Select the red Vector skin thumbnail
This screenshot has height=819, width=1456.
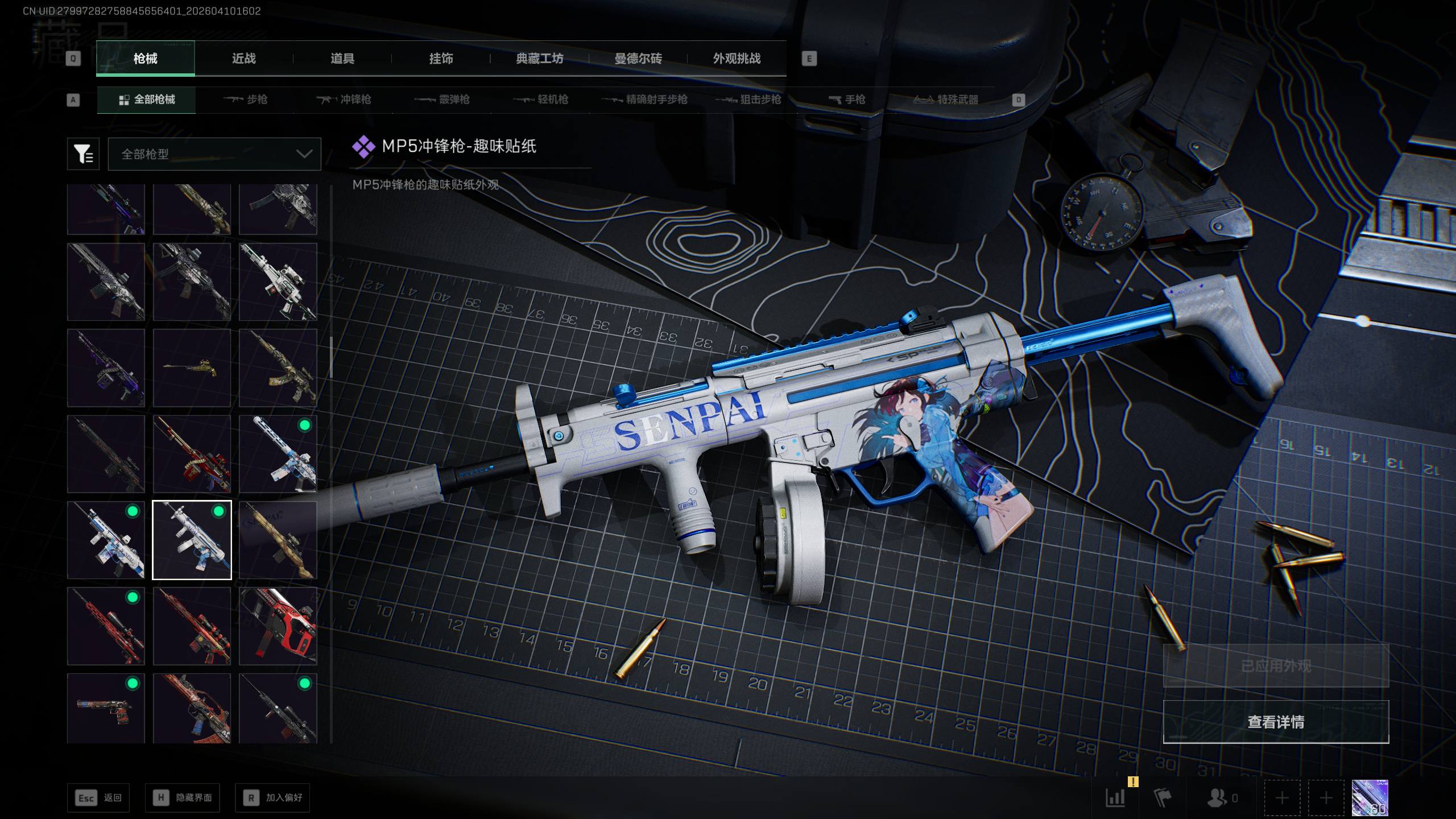[278, 626]
